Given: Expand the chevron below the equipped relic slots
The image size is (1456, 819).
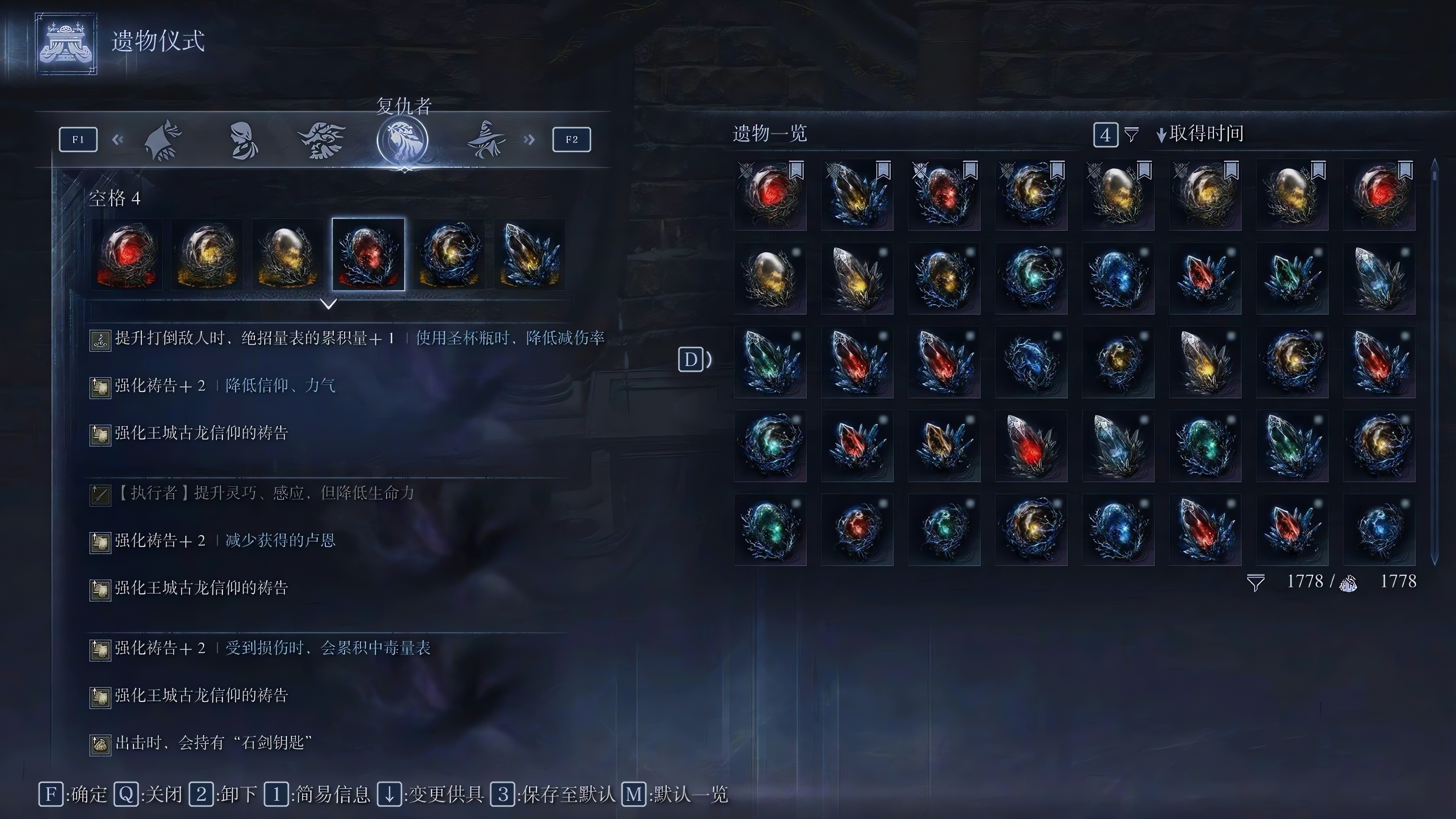Looking at the screenshot, I should [328, 304].
